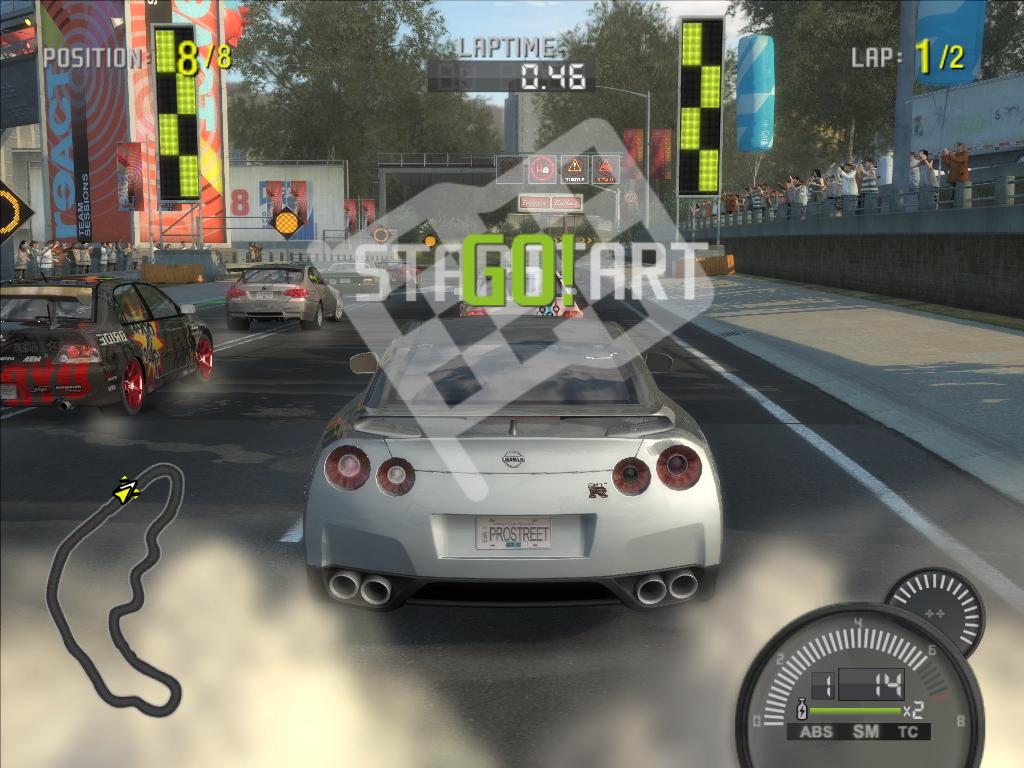Click the small boost gauge dial
This screenshot has height=768, width=1024.
pos(938,609)
